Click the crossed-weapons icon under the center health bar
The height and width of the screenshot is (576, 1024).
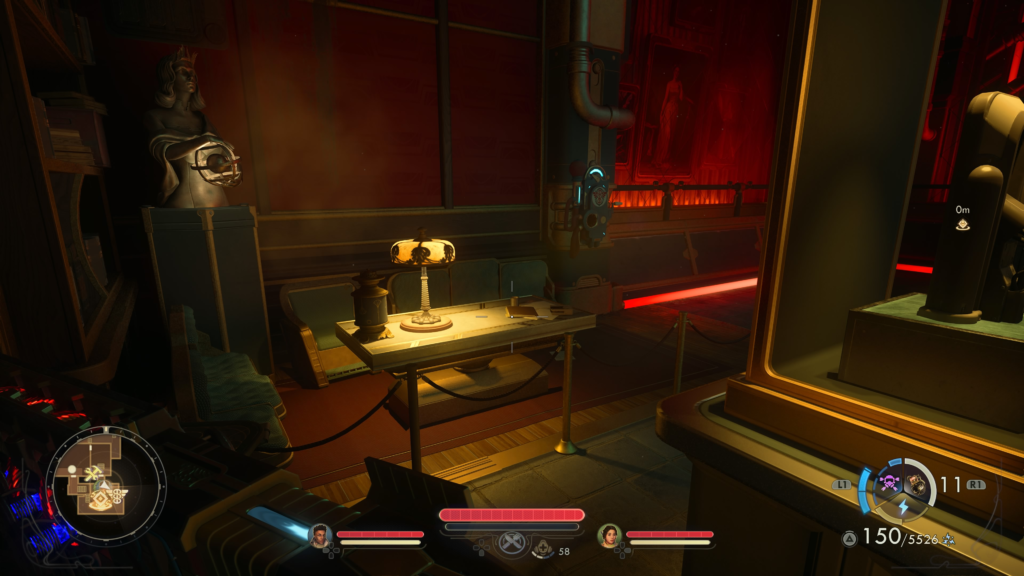(x=512, y=543)
